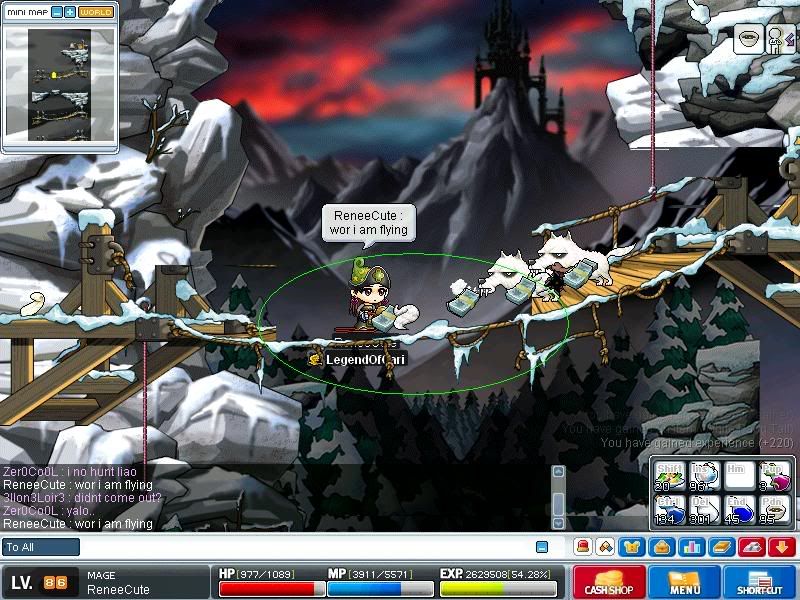The width and height of the screenshot is (800, 600).
Task: Select the 'To All' chat target
Action: click(41, 547)
